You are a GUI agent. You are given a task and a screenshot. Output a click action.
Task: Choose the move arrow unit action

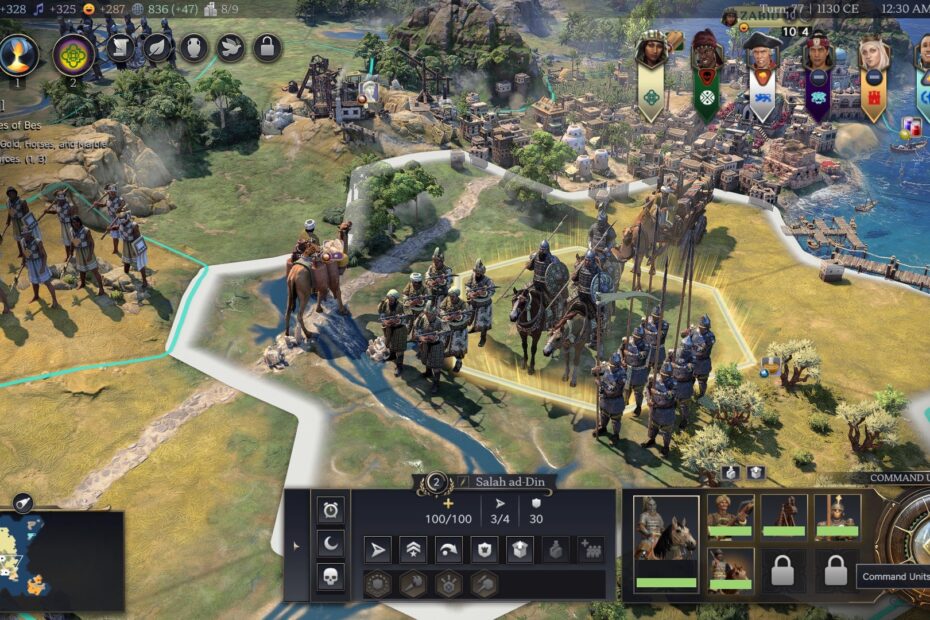378,549
